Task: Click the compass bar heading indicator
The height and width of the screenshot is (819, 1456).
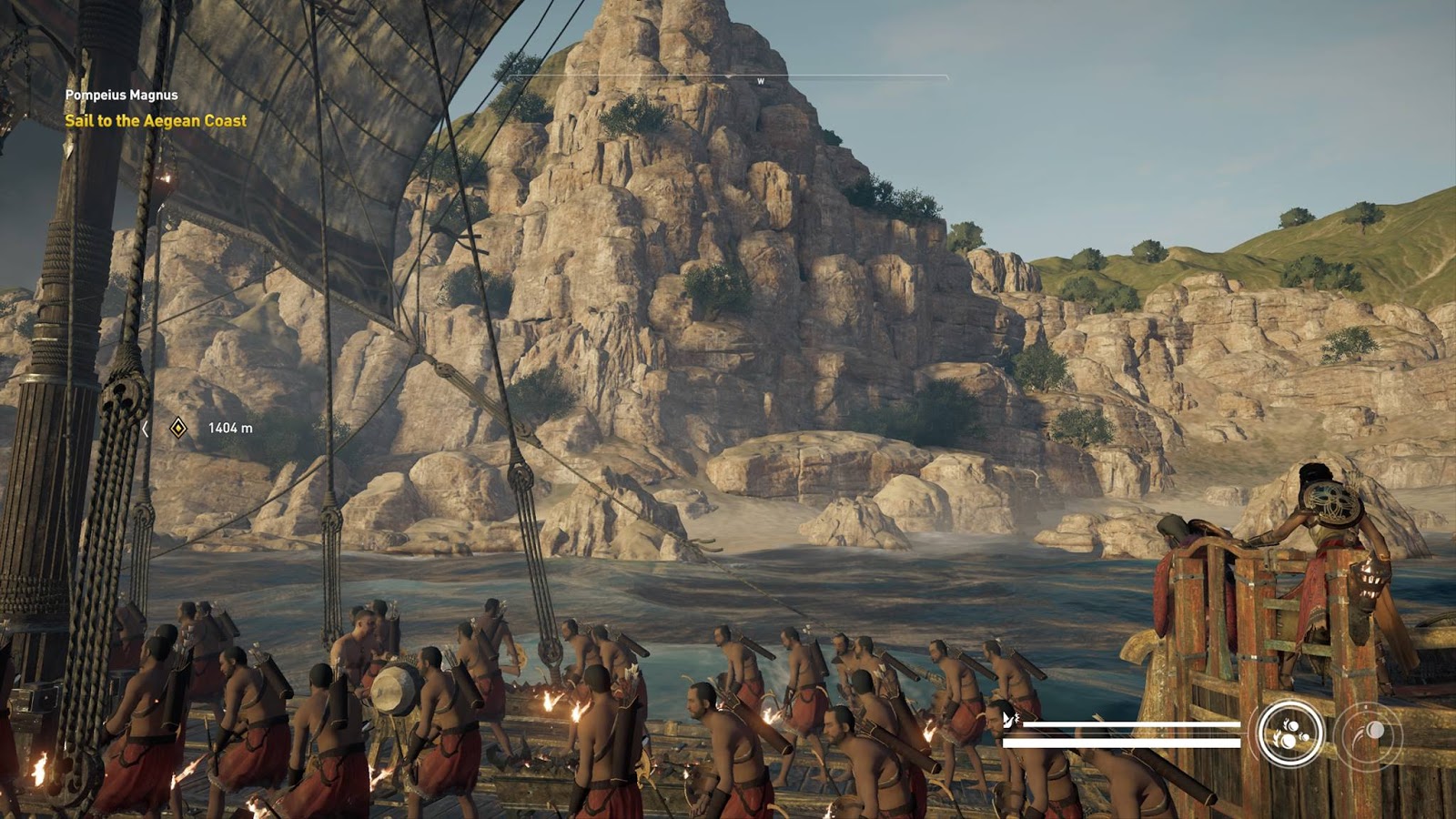Action: tap(761, 81)
